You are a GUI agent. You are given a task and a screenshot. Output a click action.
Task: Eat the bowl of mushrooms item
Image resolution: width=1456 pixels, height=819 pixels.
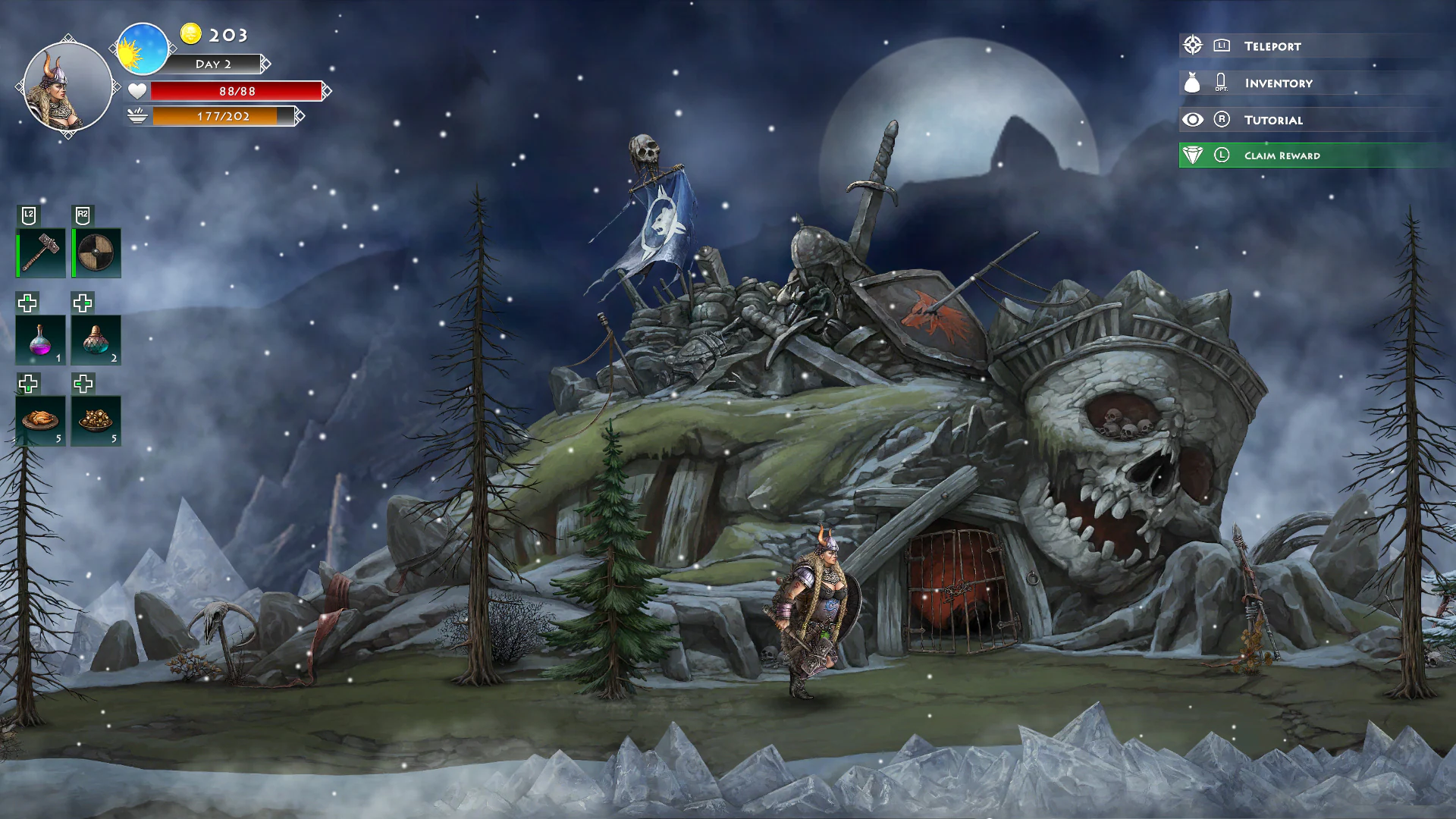[x=96, y=422]
